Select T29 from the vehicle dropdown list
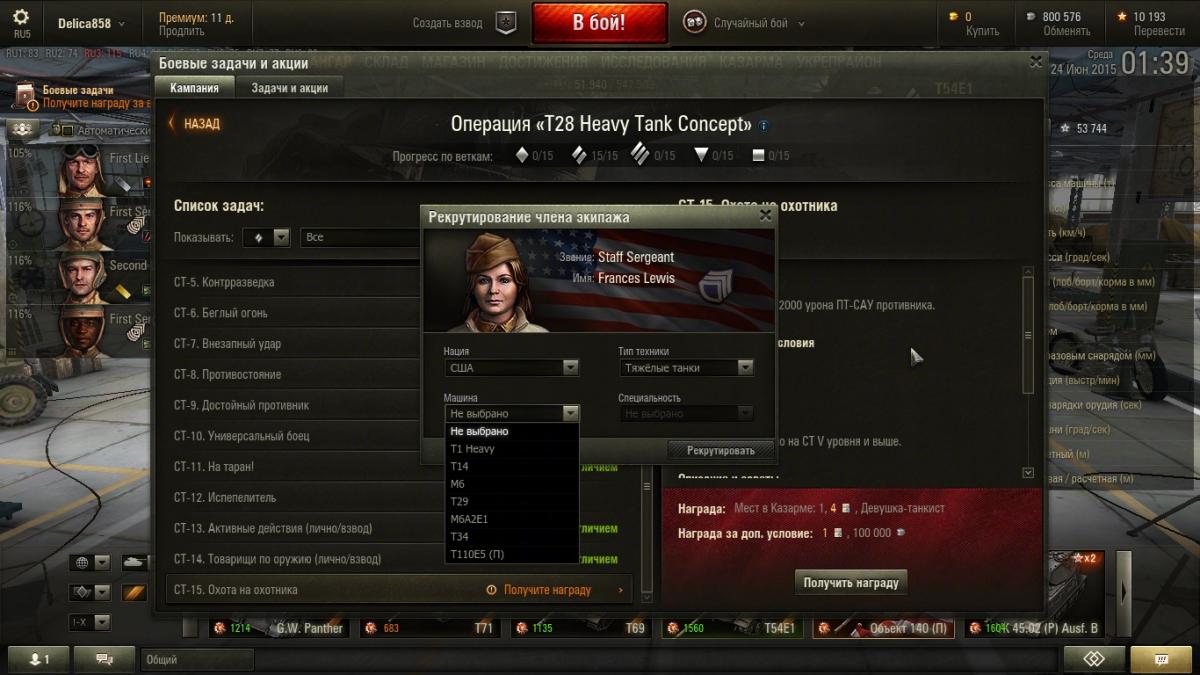Screen dimensions: 1200x675 pyautogui.click(x=460, y=501)
